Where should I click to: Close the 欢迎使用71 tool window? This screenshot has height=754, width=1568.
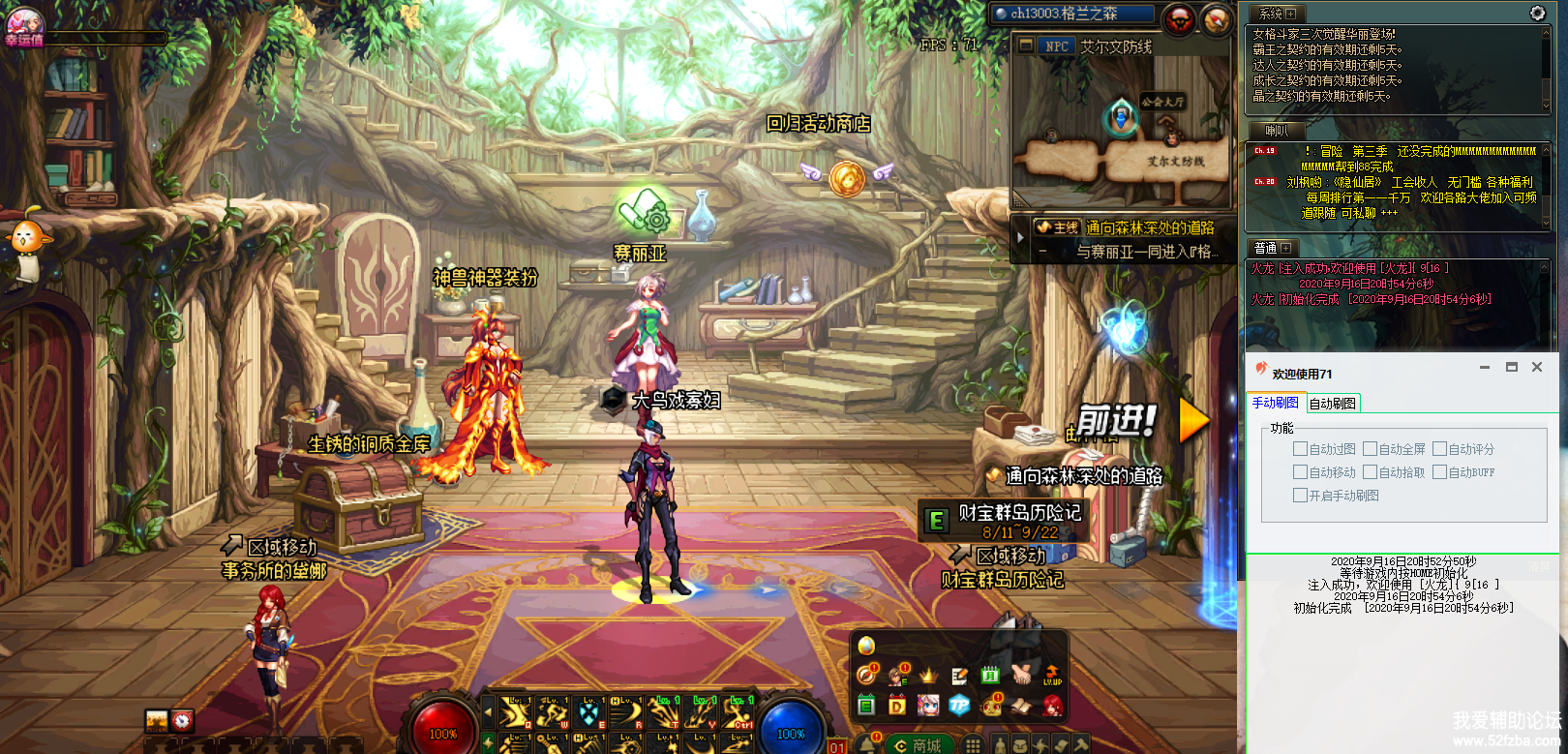[x=1537, y=367]
